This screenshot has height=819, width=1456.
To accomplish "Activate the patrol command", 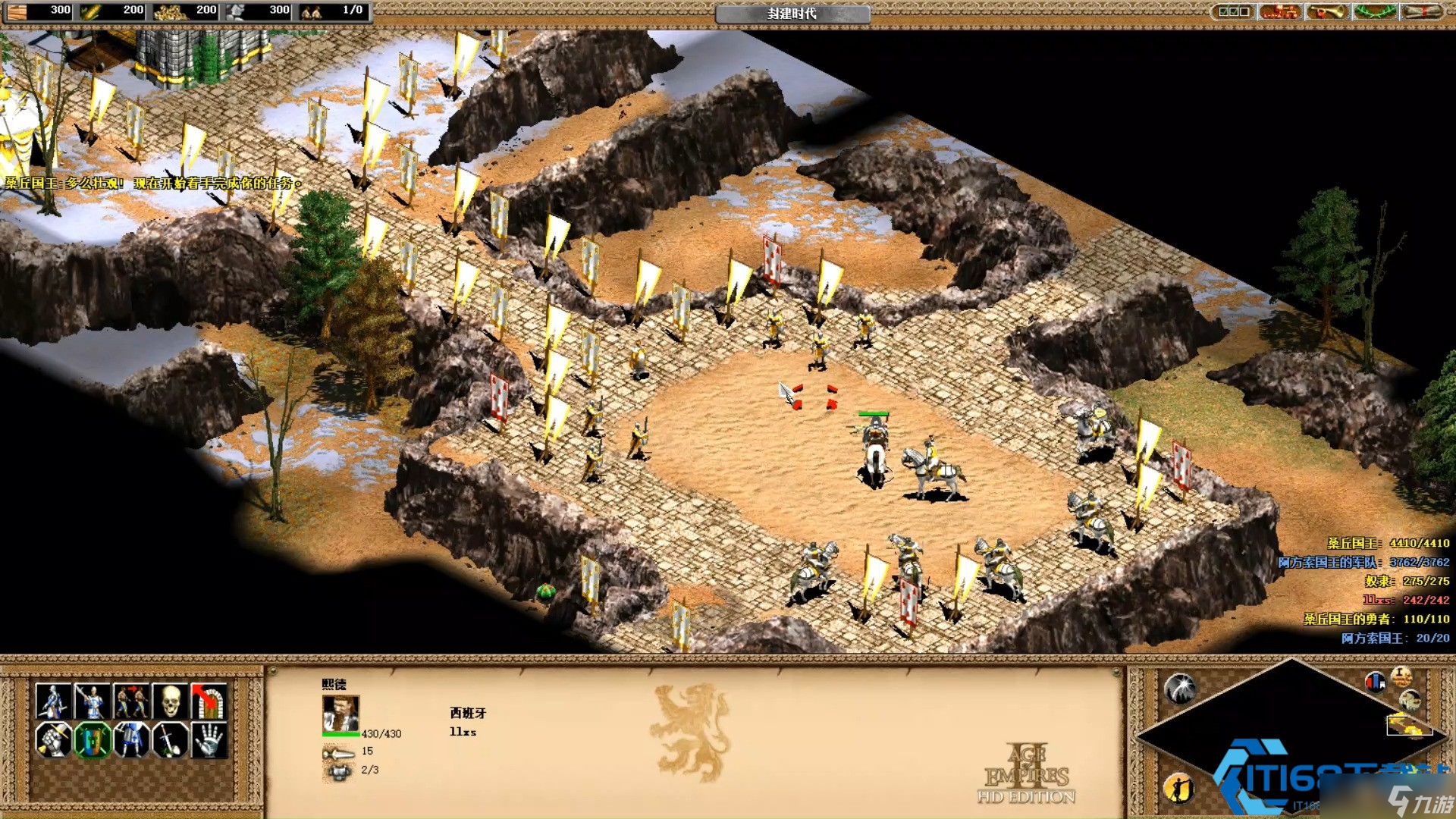I will [x=53, y=701].
